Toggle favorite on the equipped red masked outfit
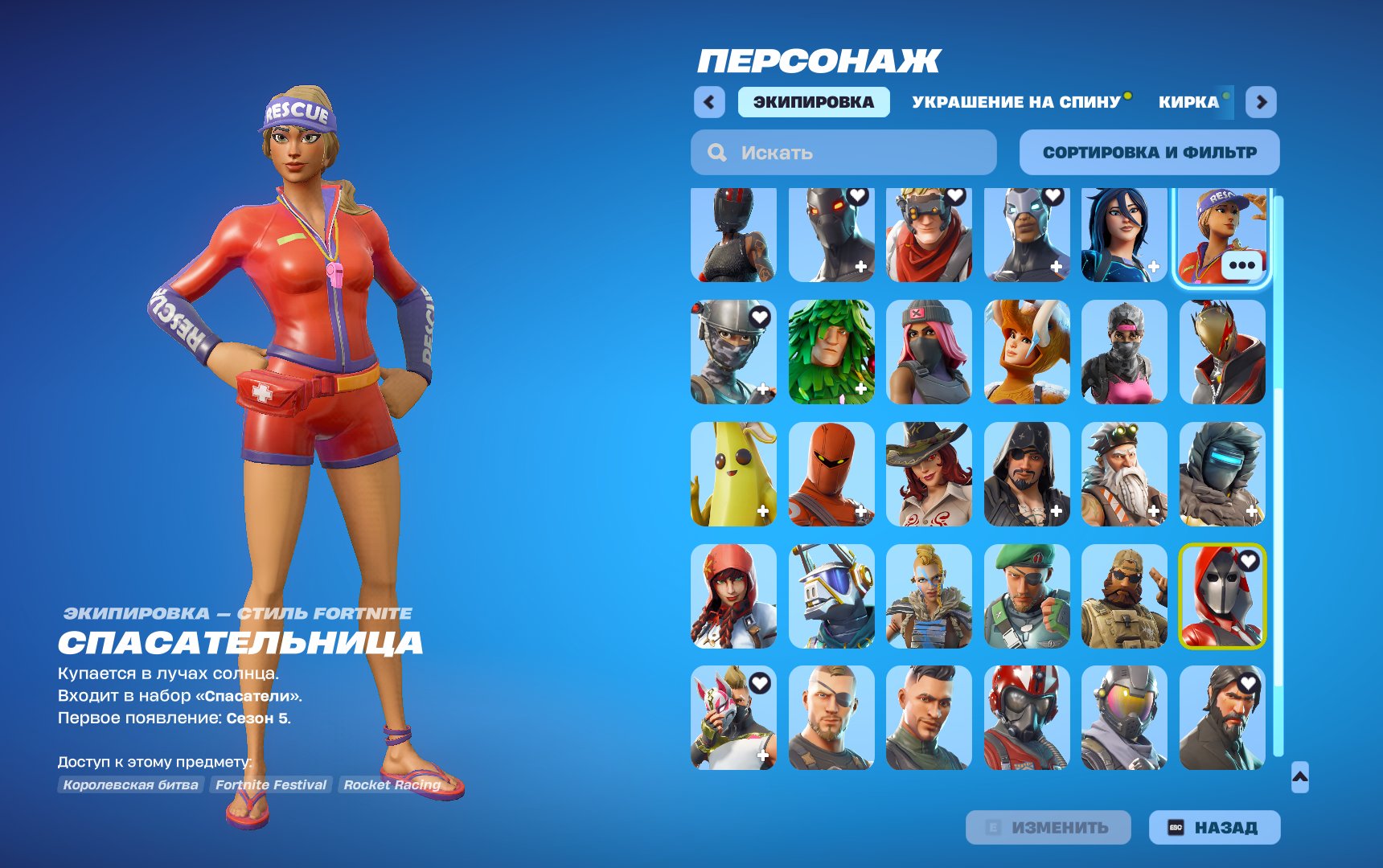The height and width of the screenshot is (868, 1383). coord(1249,561)
